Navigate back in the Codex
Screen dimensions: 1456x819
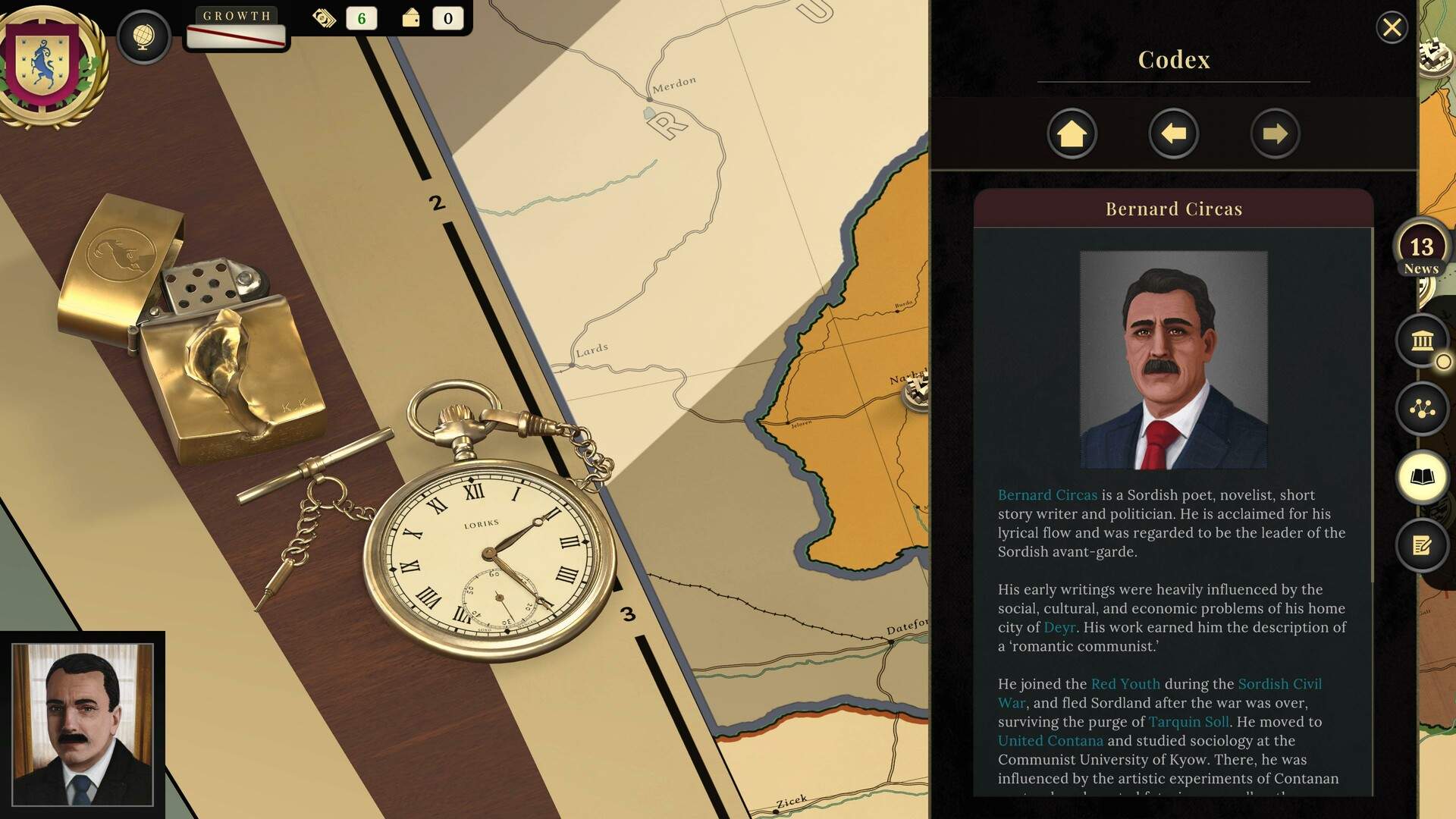tap(1173, 134)
